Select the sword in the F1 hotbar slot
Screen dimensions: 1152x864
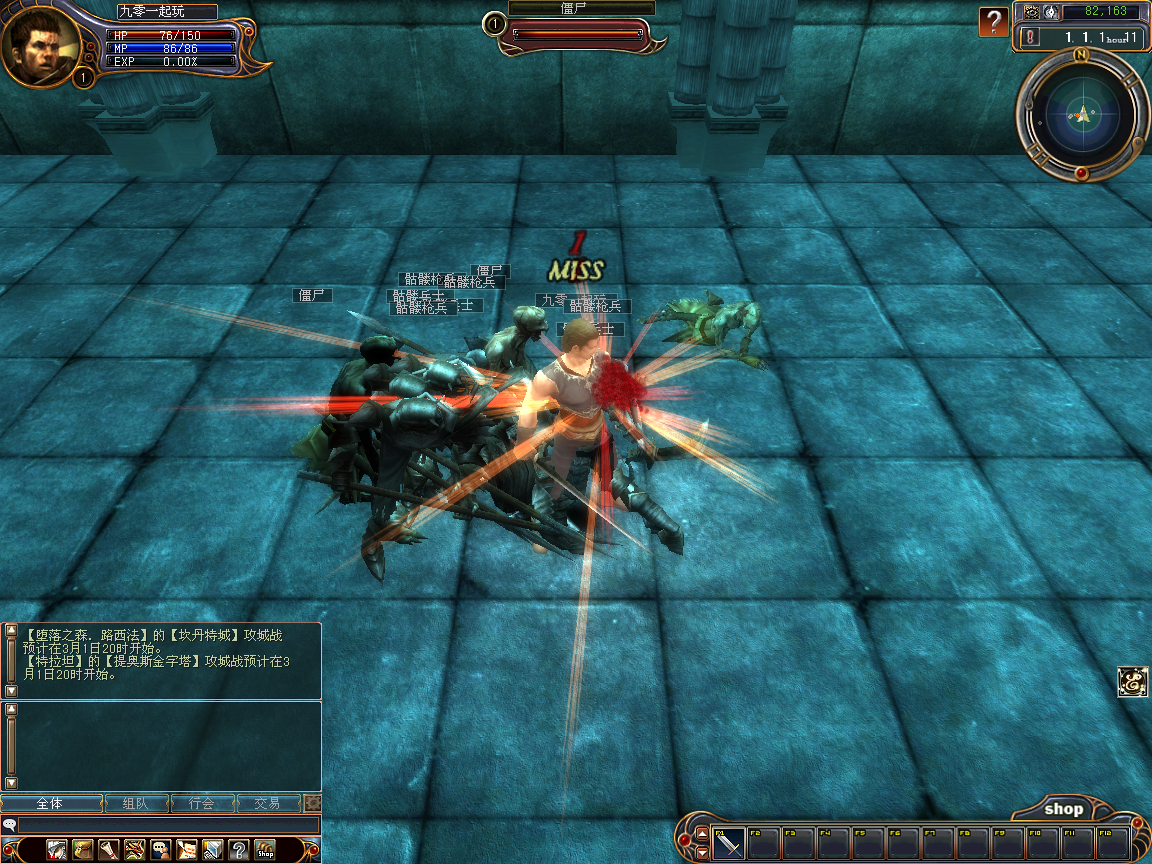(x=729, y=843)
